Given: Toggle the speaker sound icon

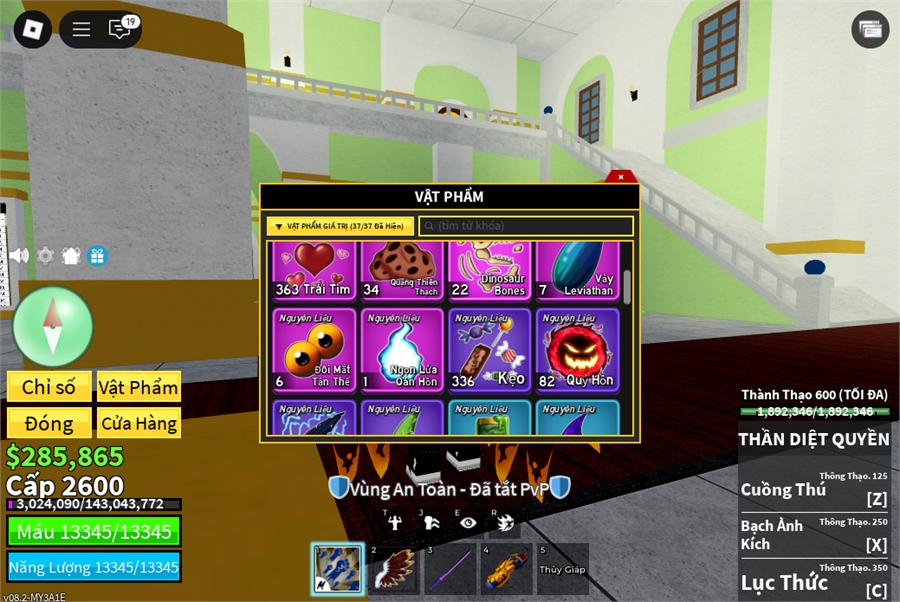Looking at the screenshot, I should coord(19,255).
